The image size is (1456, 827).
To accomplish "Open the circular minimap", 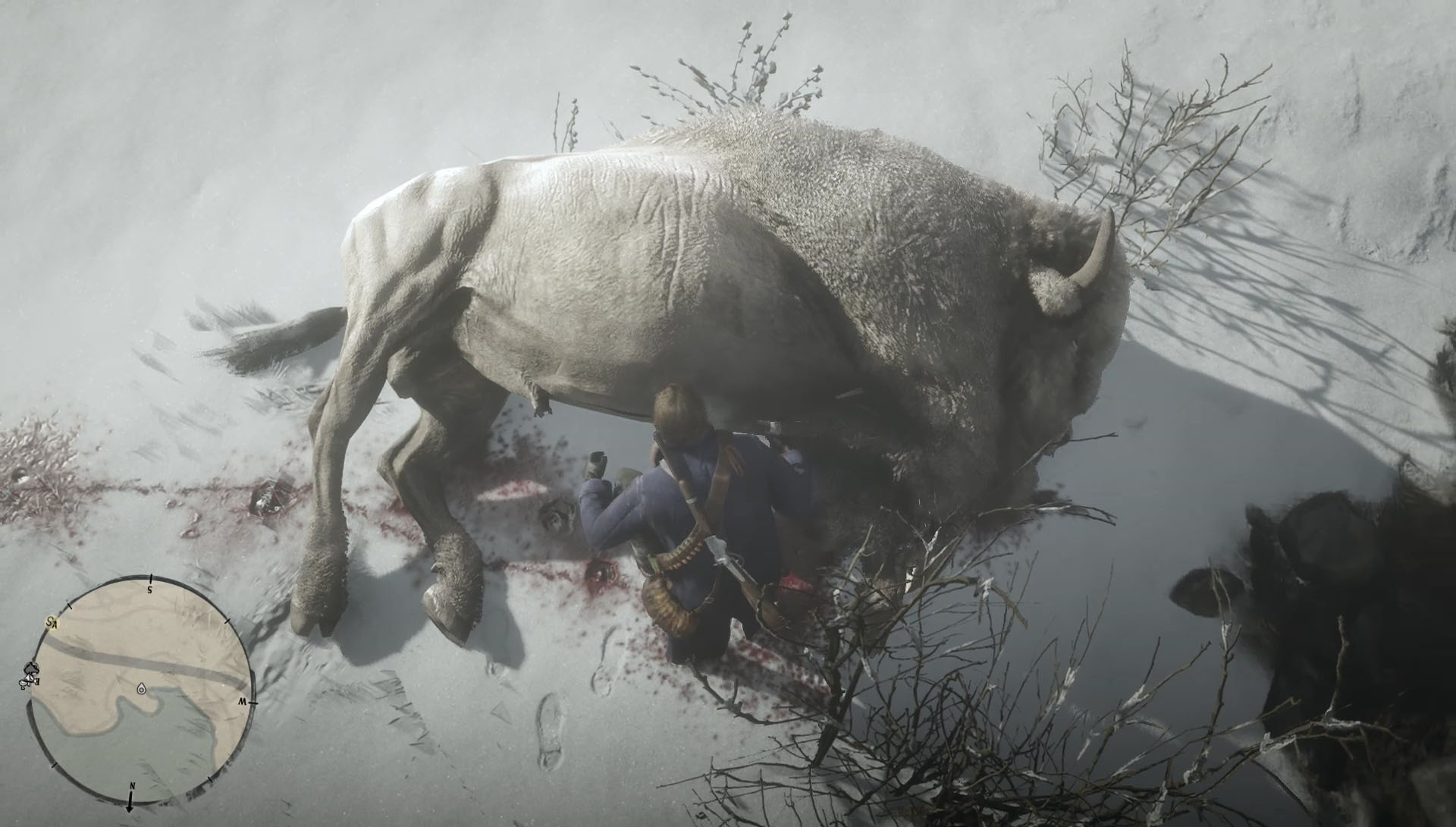I will pyautogui.click(x=140, y=691).
